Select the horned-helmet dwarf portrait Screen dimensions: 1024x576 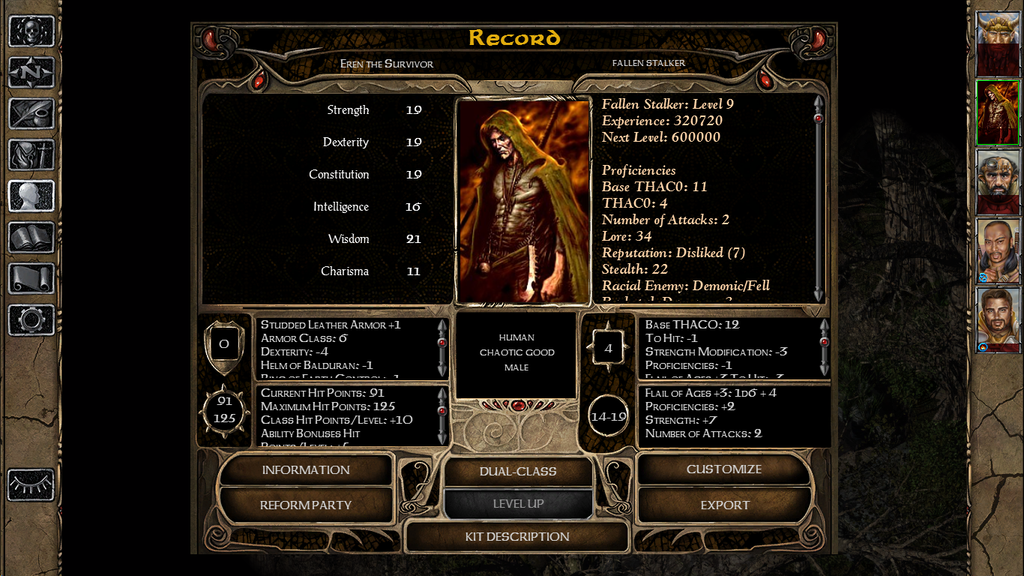tap(997, 43)
